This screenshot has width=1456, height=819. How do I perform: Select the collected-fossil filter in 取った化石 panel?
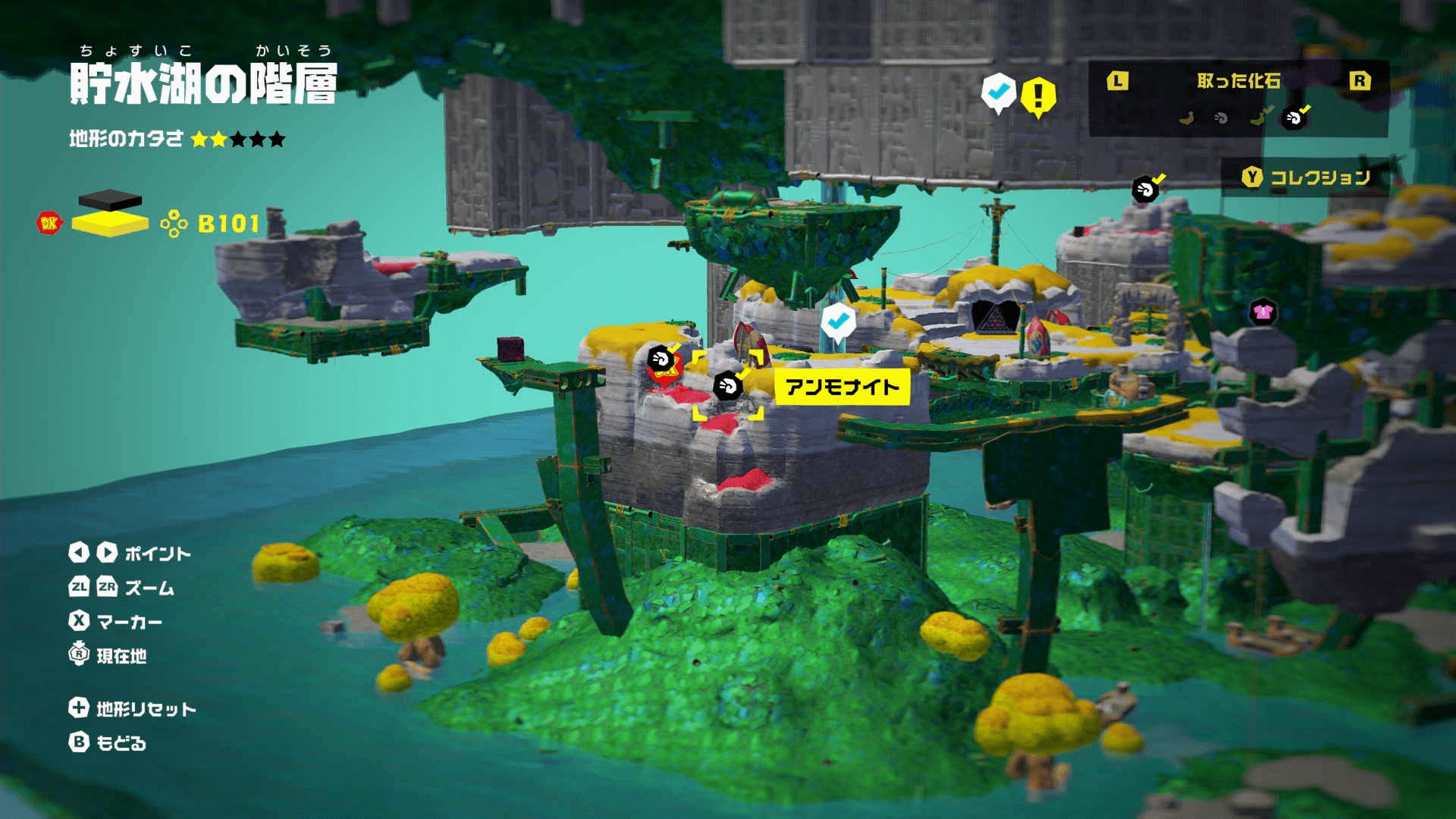pos(1294,118)
